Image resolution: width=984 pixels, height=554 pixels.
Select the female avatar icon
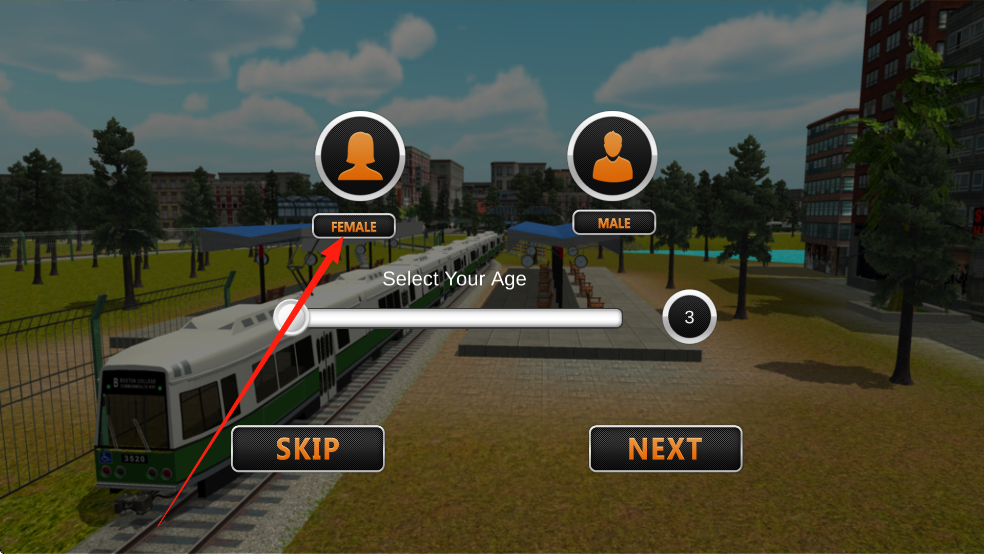(360, 157)
